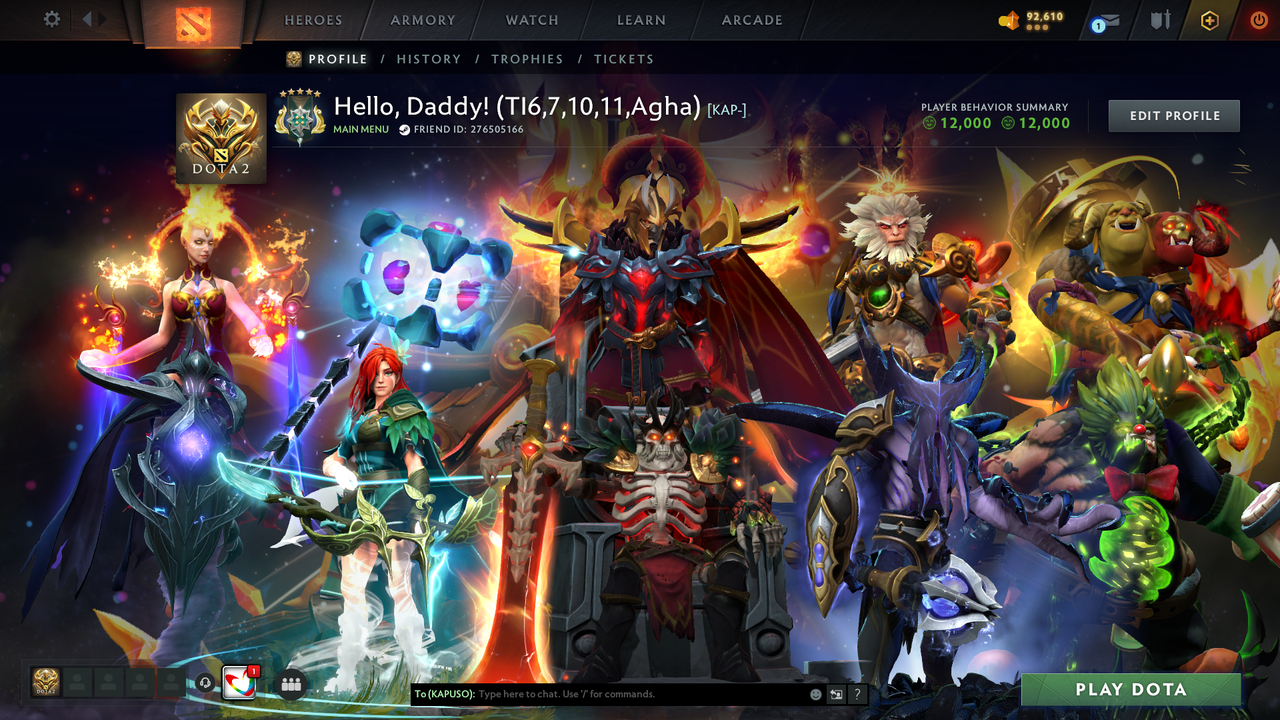The height and width of the screenshot is (720, 1280).
Task: Open the MAIN MENU status selector
Action: pyautogui.click(x=361, y=129)
